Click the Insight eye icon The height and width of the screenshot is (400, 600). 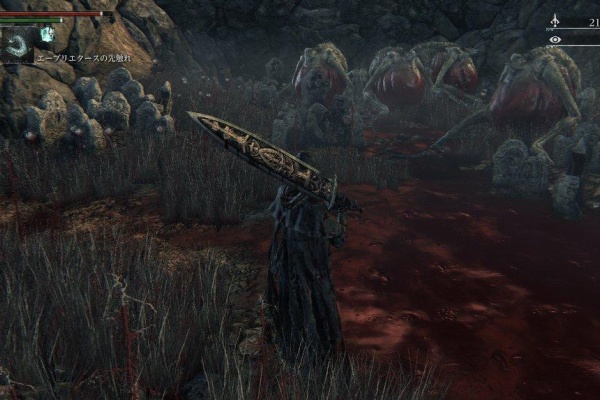(x=555, y=40)
